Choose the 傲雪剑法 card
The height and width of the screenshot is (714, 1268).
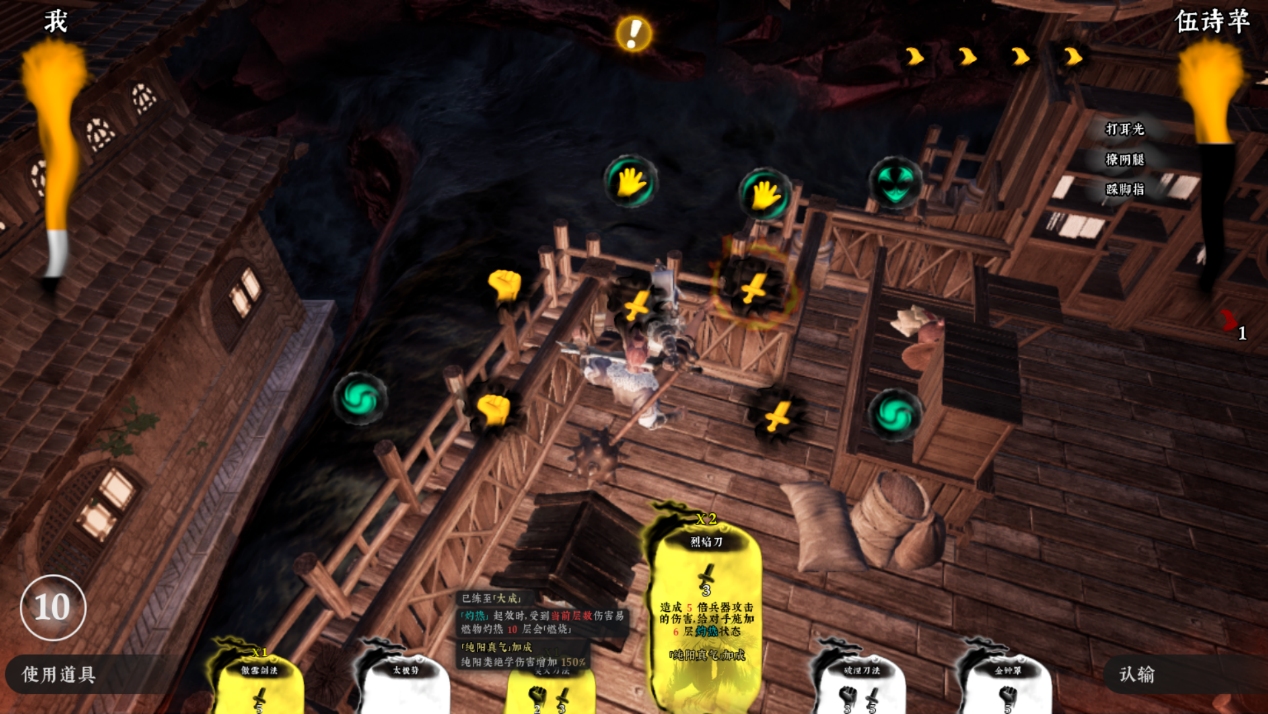[259, 685]
